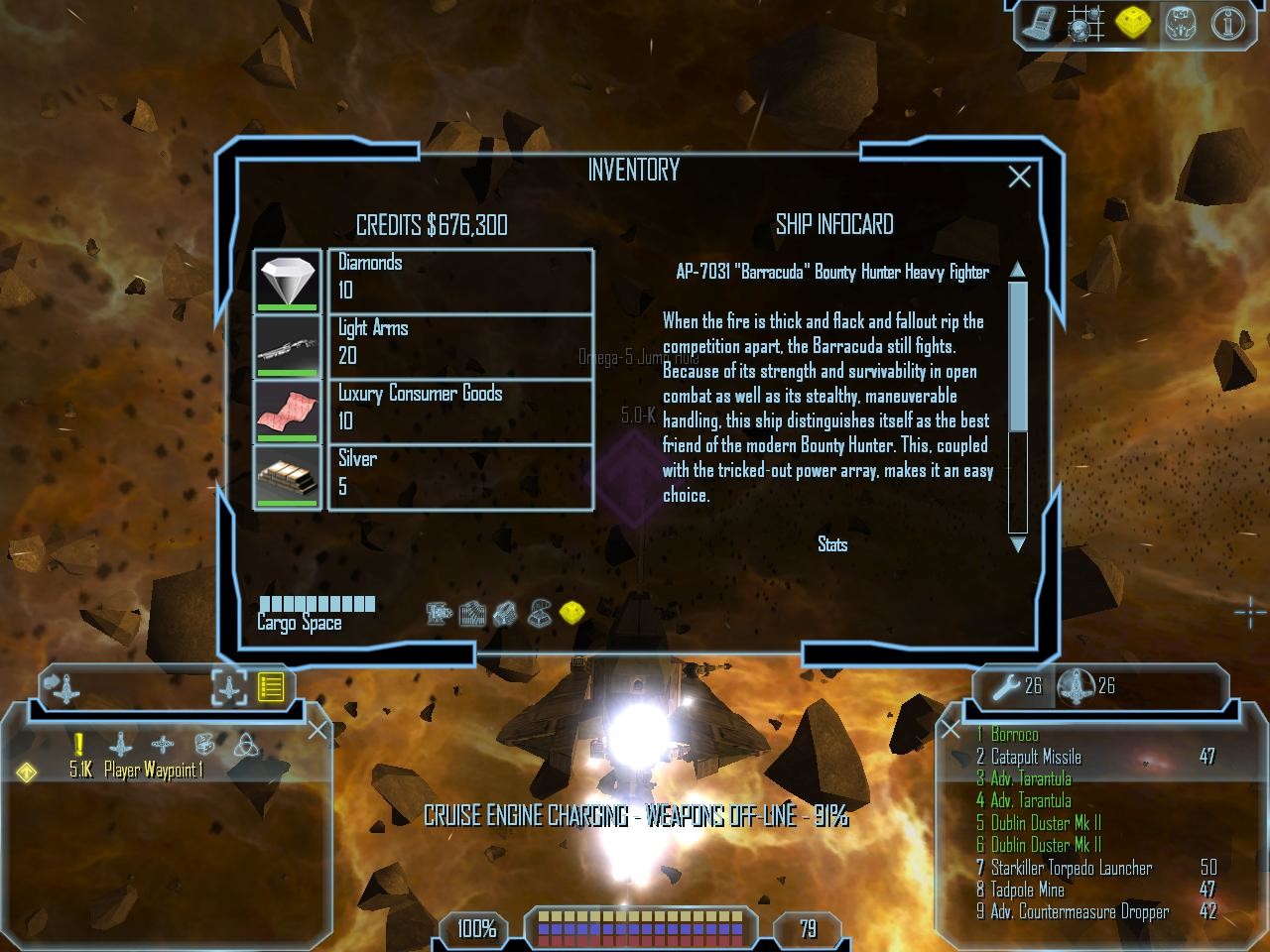The width and height of the screenshot is (1270, 952).
Task: Open the Information icon panel
Action: [x=1227, y=24]
